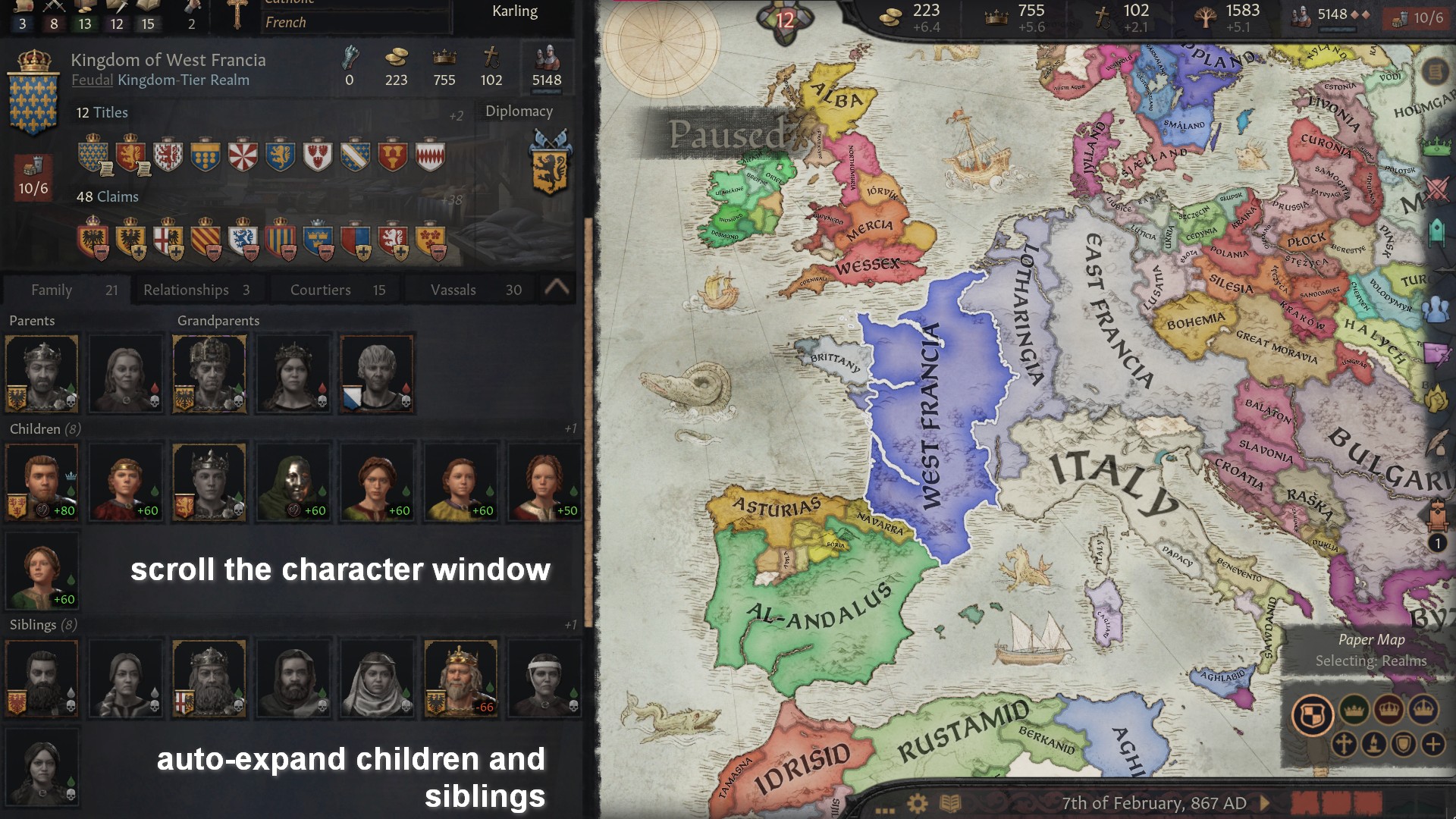Screen dimensions: 1456x819
Task: Open the Courtiers tab
Action: pyautogui.click(x=320, y=289)
